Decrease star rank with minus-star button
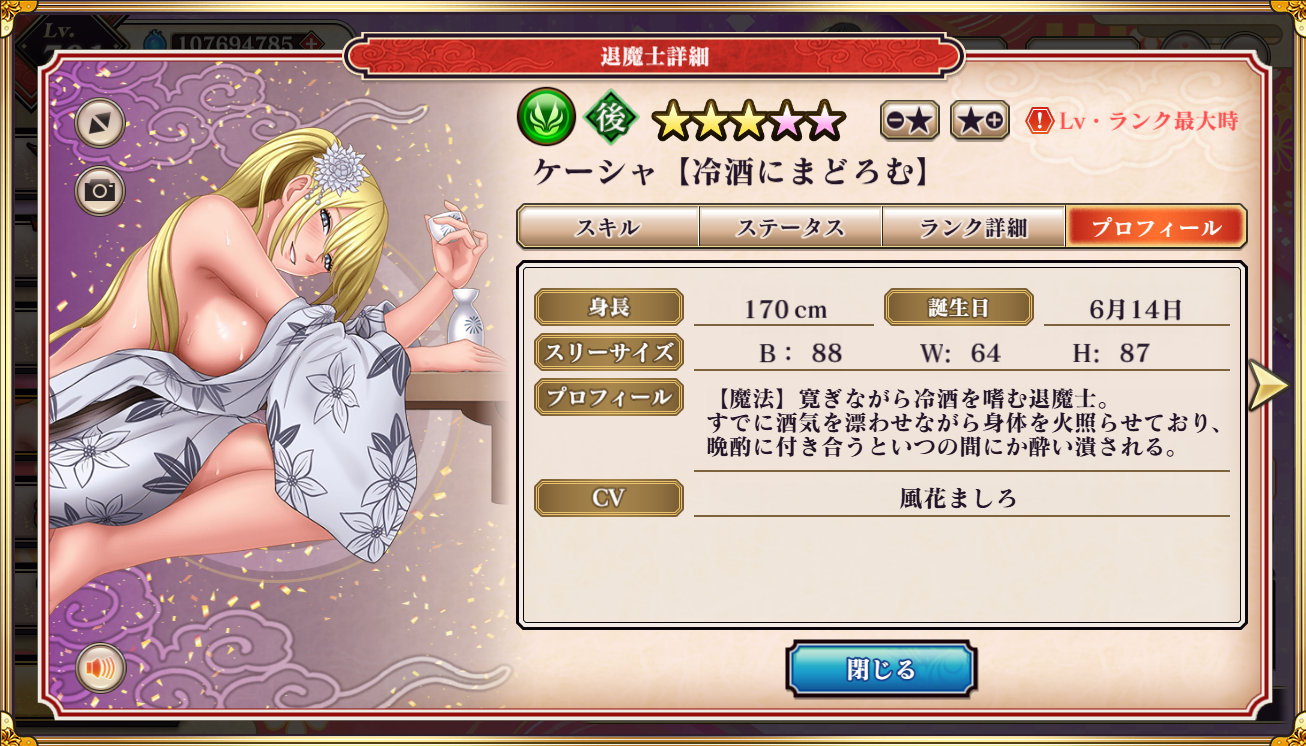Viewport: 1306px width, 746px height. pos(910,121)
